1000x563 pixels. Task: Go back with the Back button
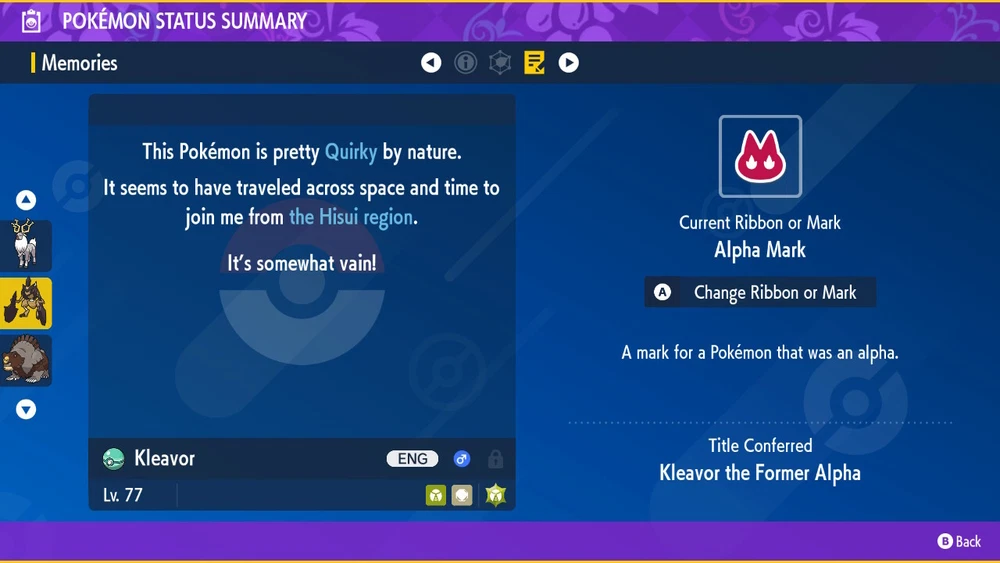click(959, 541)
